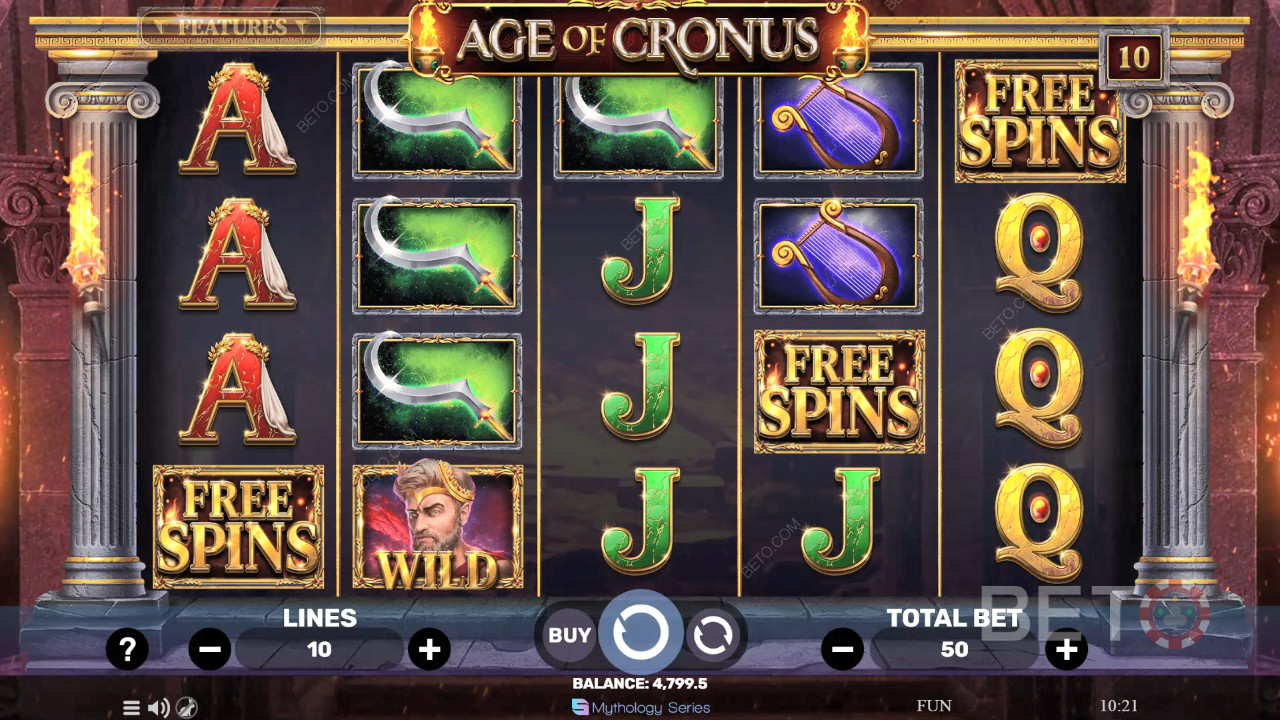Expand the FEATURES dropdown
This screenshot has width=1280, height=720.
tap(232, 27)
